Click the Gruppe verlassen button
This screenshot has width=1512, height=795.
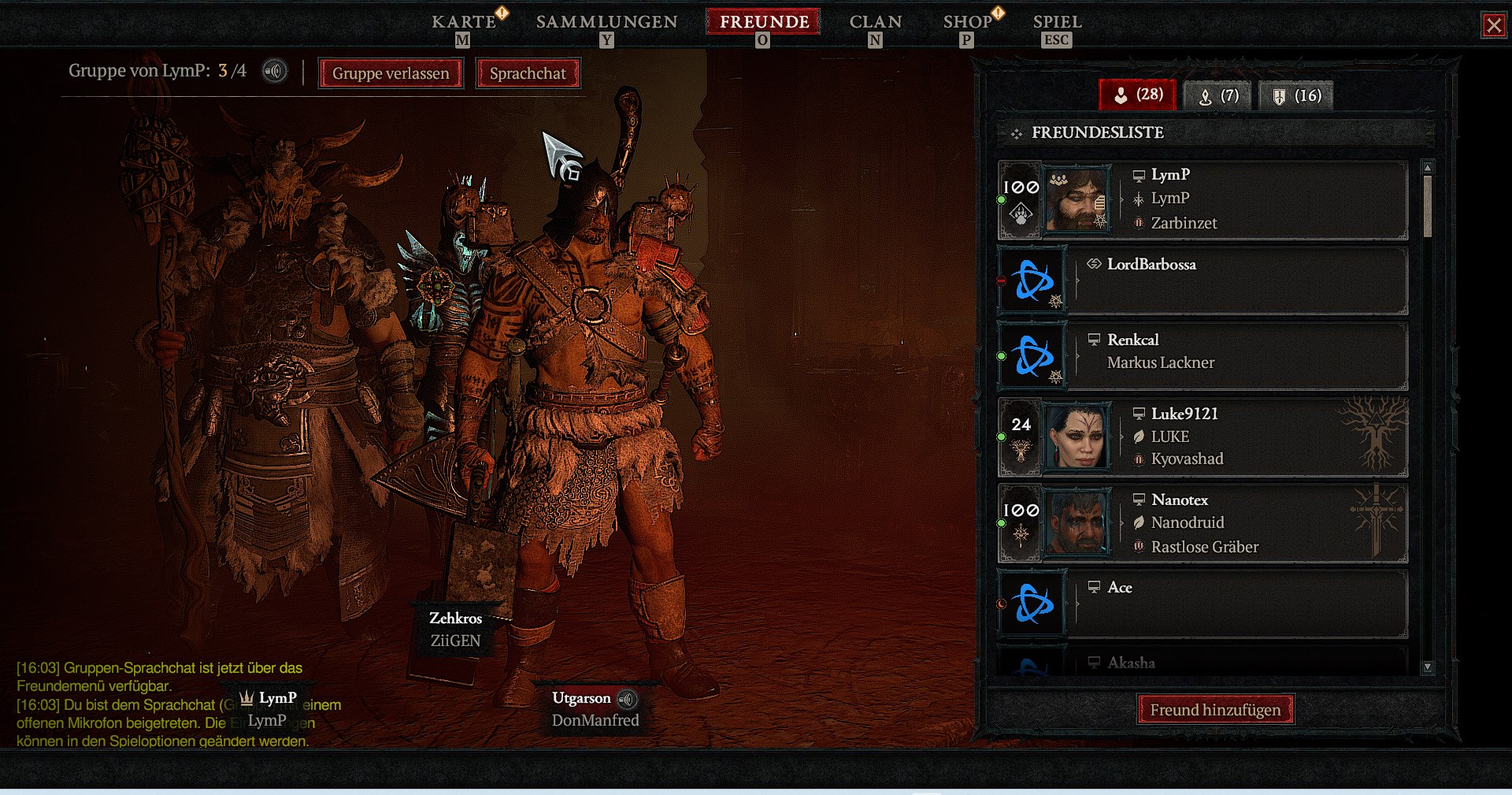tap(391, 73)
